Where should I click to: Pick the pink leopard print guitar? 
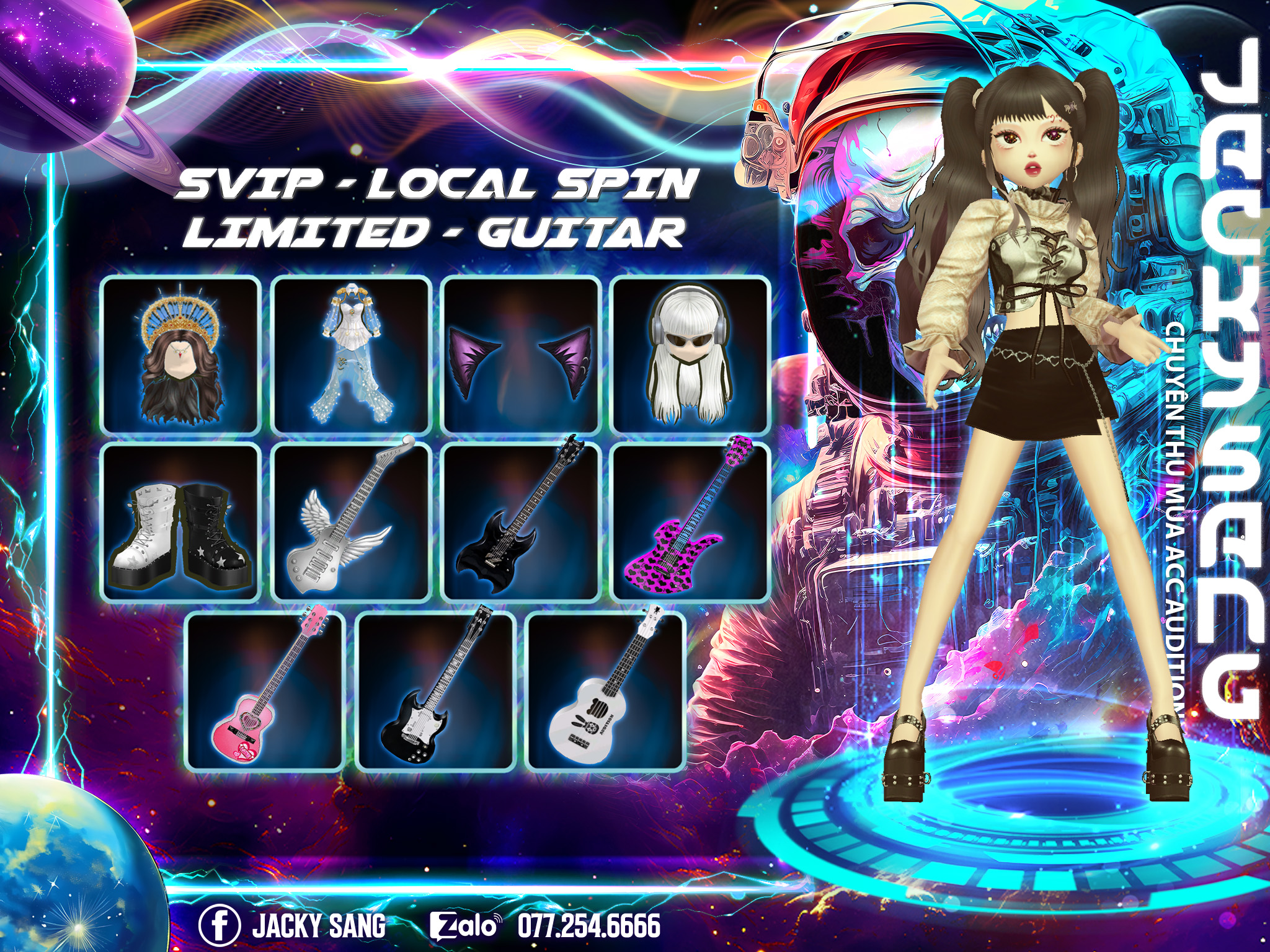[691, 522]
